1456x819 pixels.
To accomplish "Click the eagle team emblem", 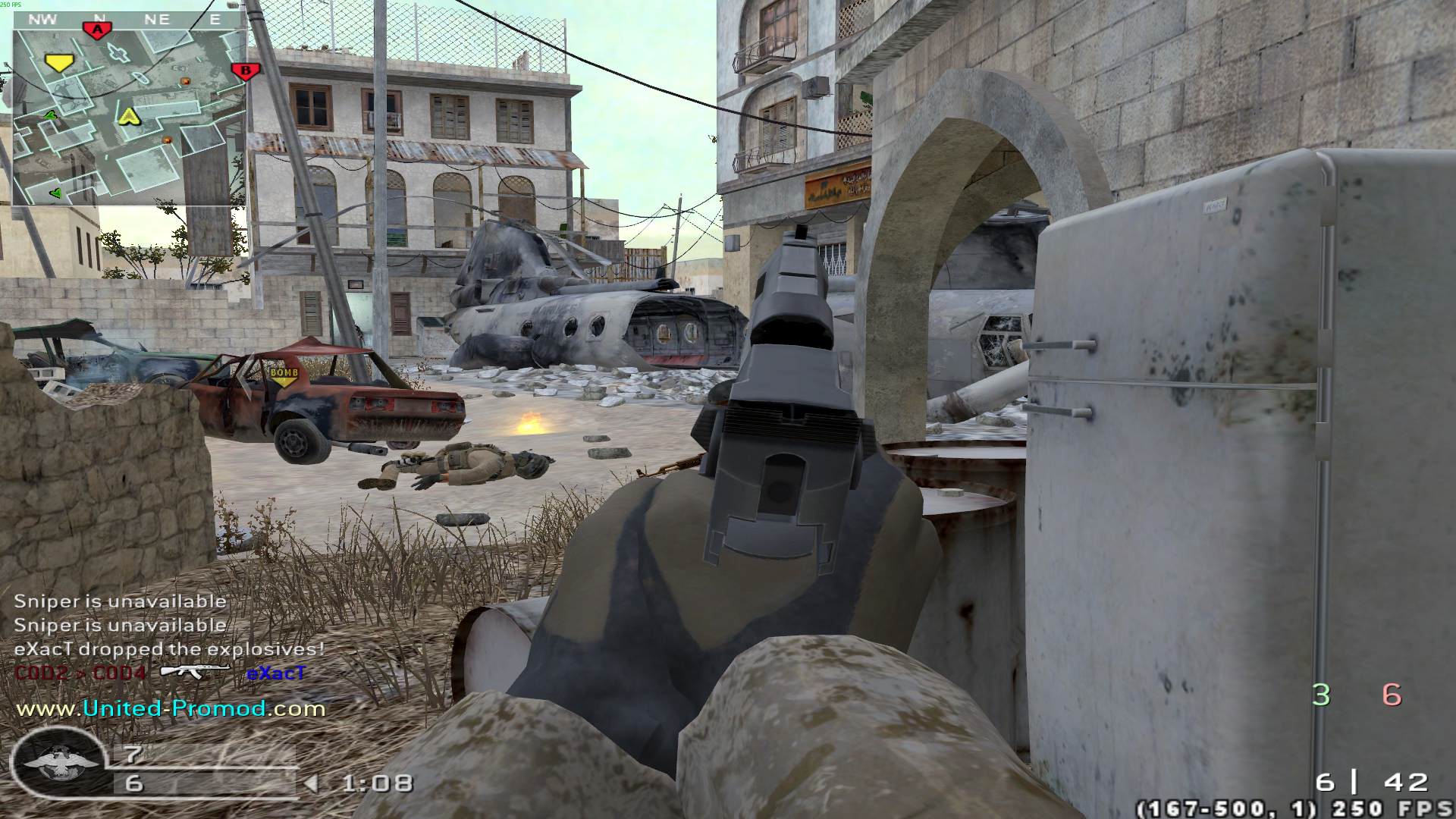I will coord(61,764).
